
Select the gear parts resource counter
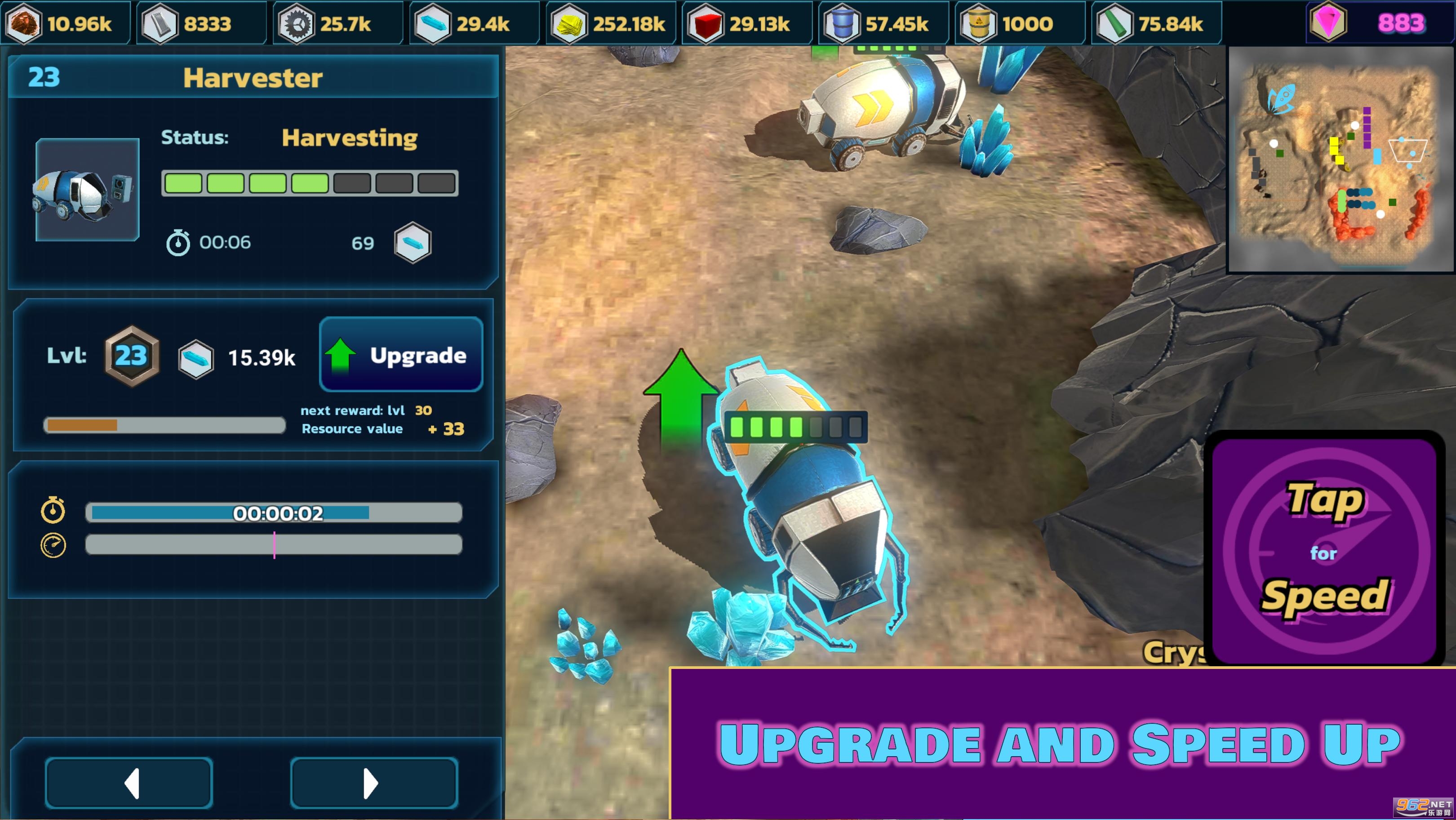click(337, 23)
